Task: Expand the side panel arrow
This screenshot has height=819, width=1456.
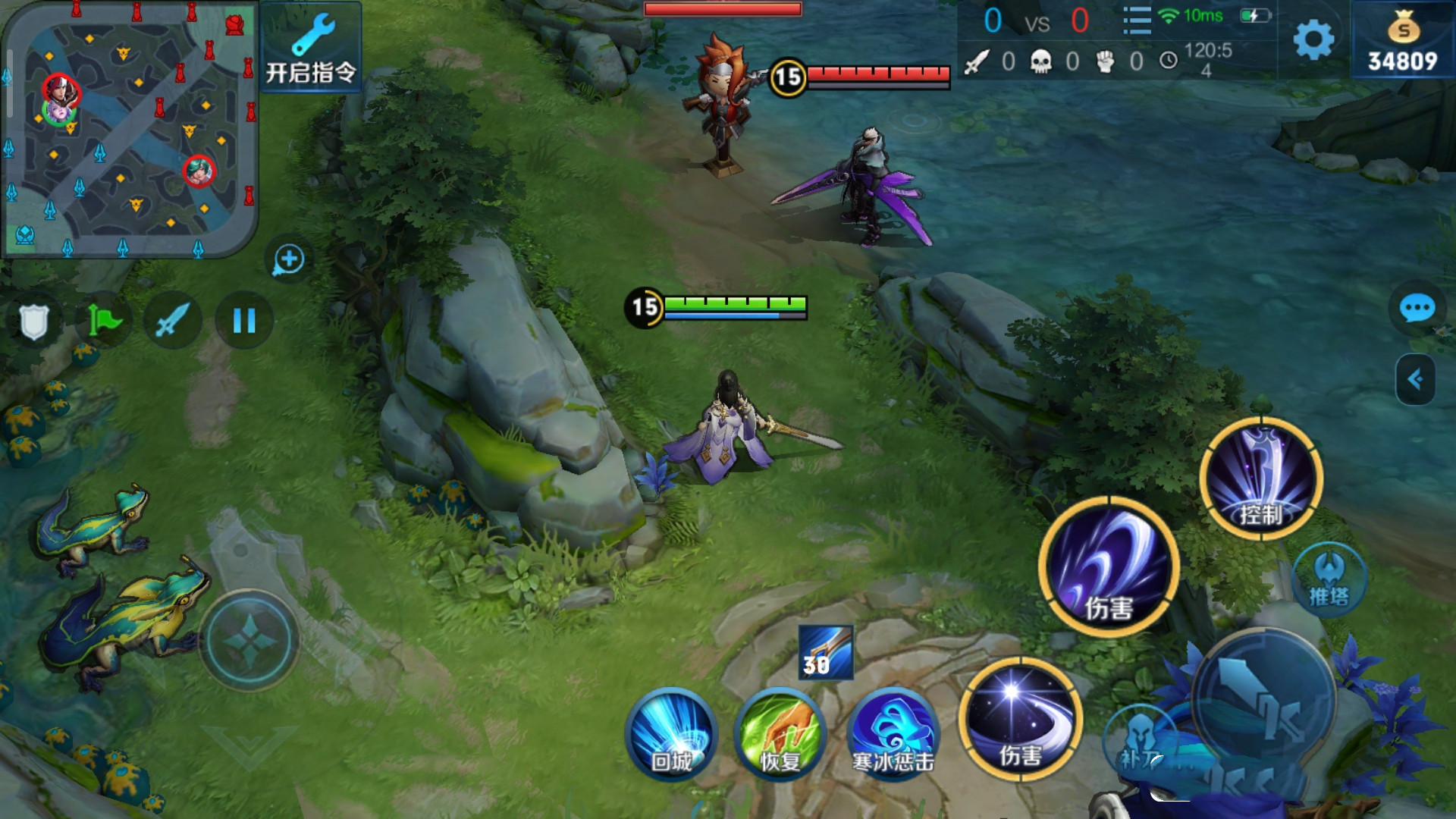Action: (x=1415, y=379)
